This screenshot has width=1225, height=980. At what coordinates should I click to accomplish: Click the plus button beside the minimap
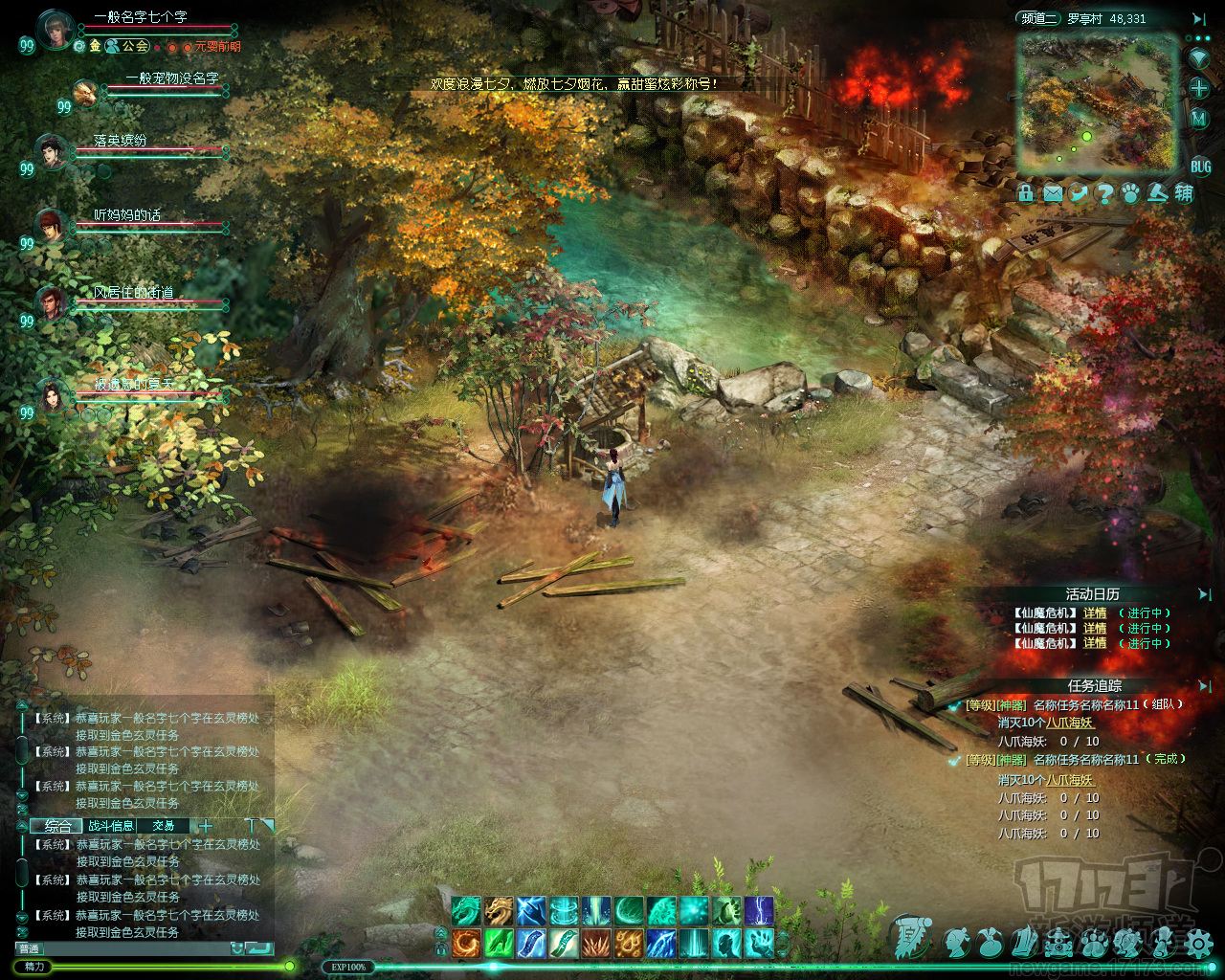tap(1199, 88)
